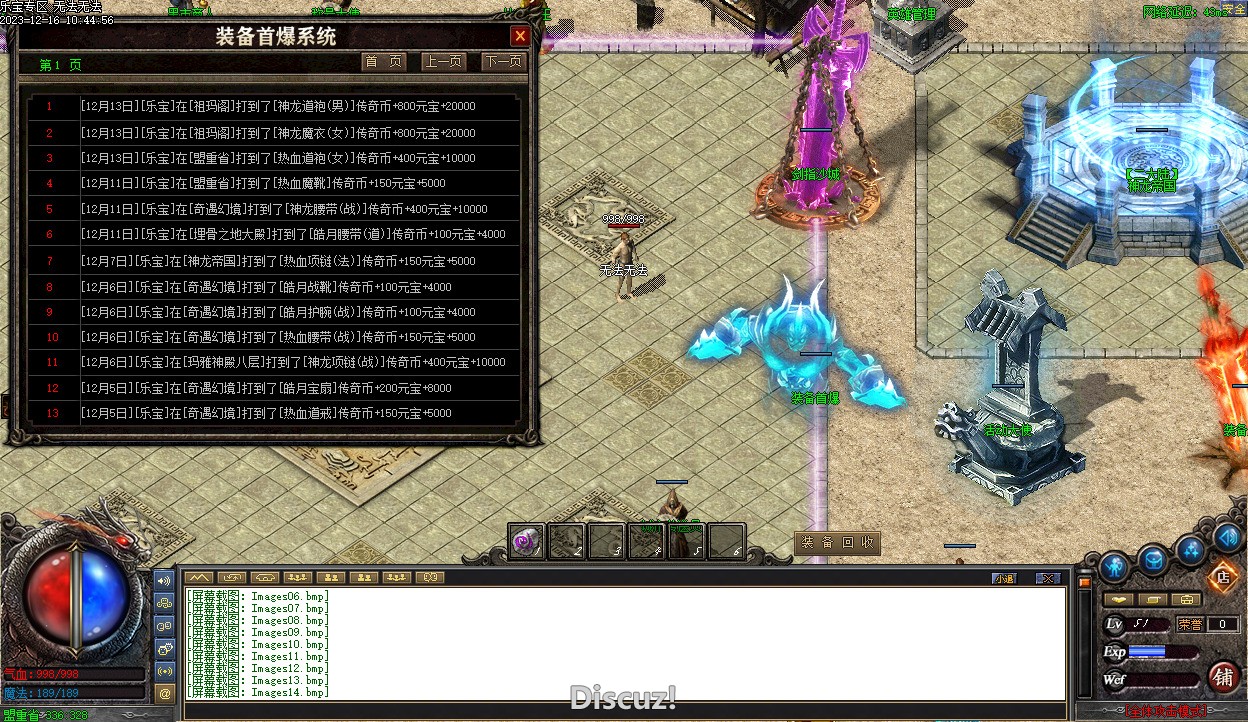Viewport: 1248px width, 722px height.
Task: Open the character sheet round icon
Action: click(x=1115, y=567)
